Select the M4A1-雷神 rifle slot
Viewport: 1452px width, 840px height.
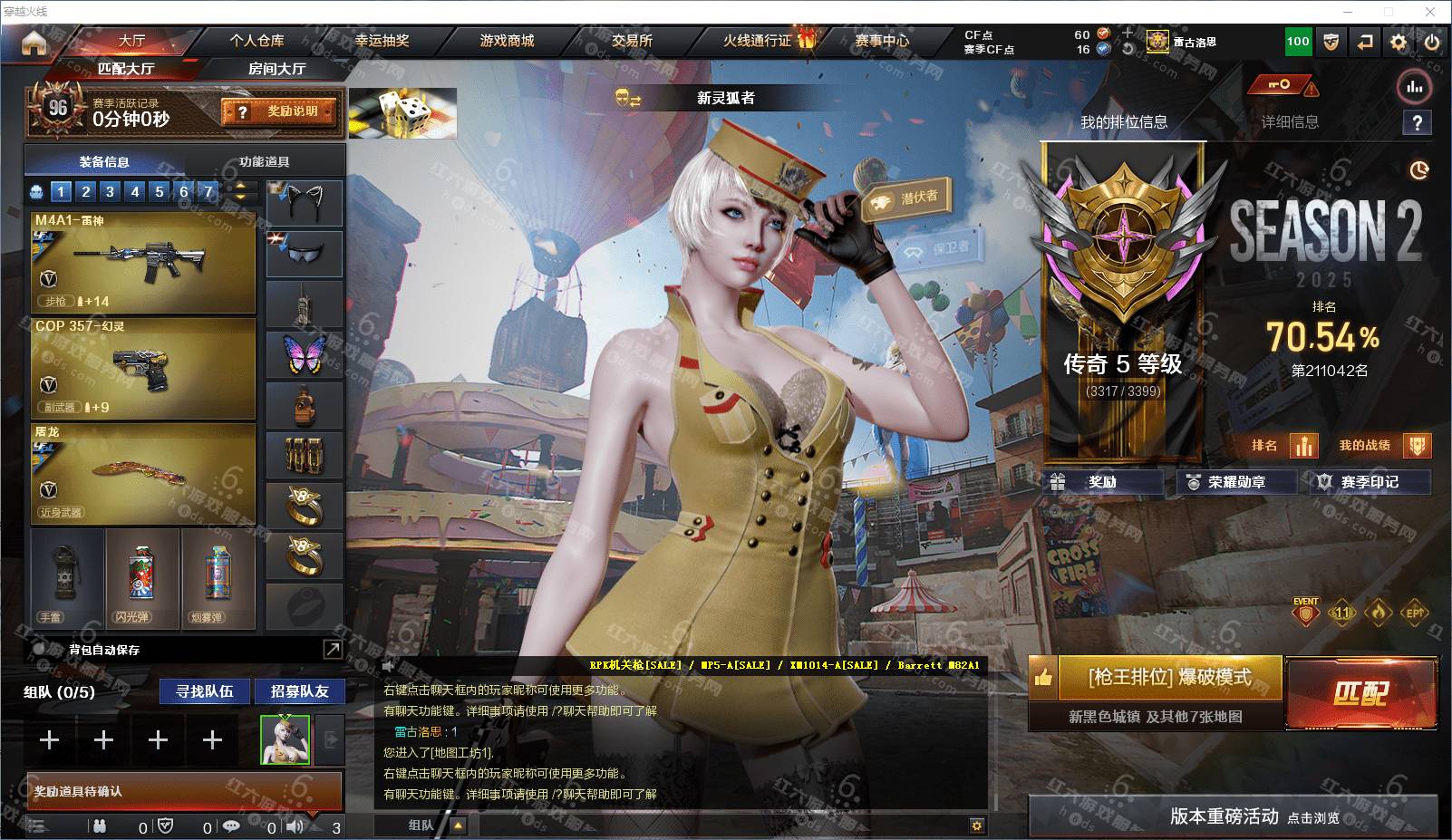(143, 261)
